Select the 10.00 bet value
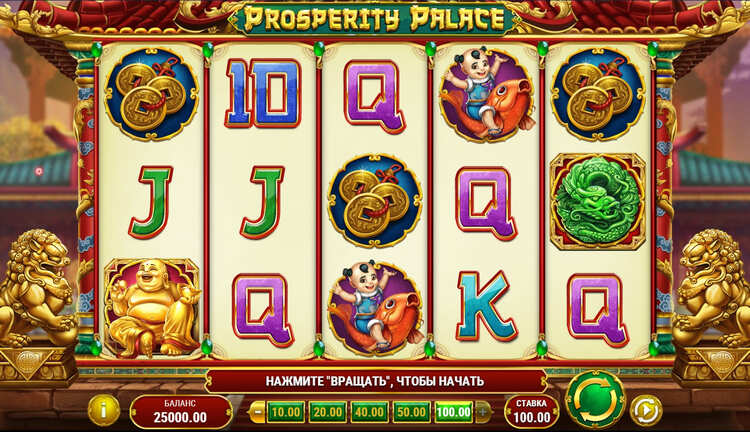Viewport: 750px width, 432px height. tap(286, 411)
